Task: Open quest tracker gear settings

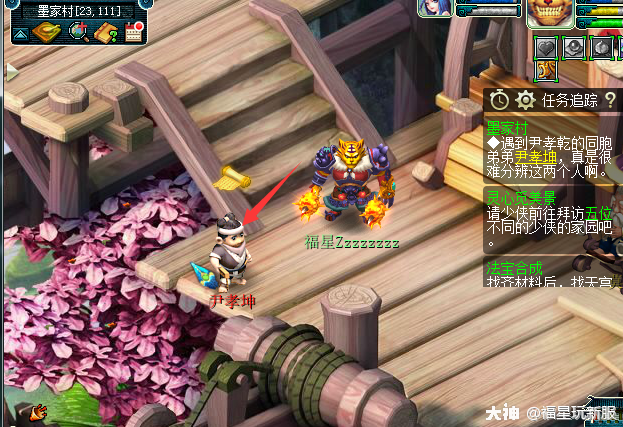Action: [525, 100]
